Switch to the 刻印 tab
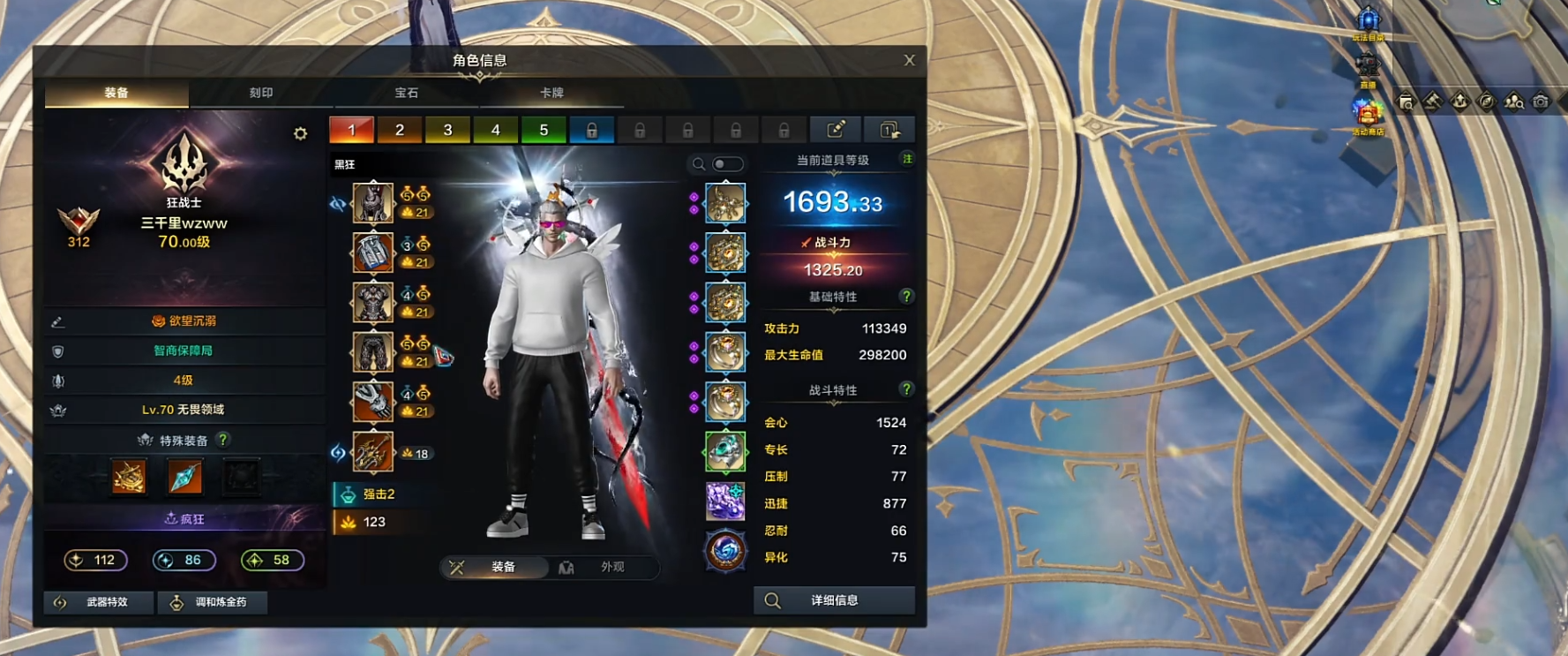Screen dimensions: 1568x656 tap(261, 93)
